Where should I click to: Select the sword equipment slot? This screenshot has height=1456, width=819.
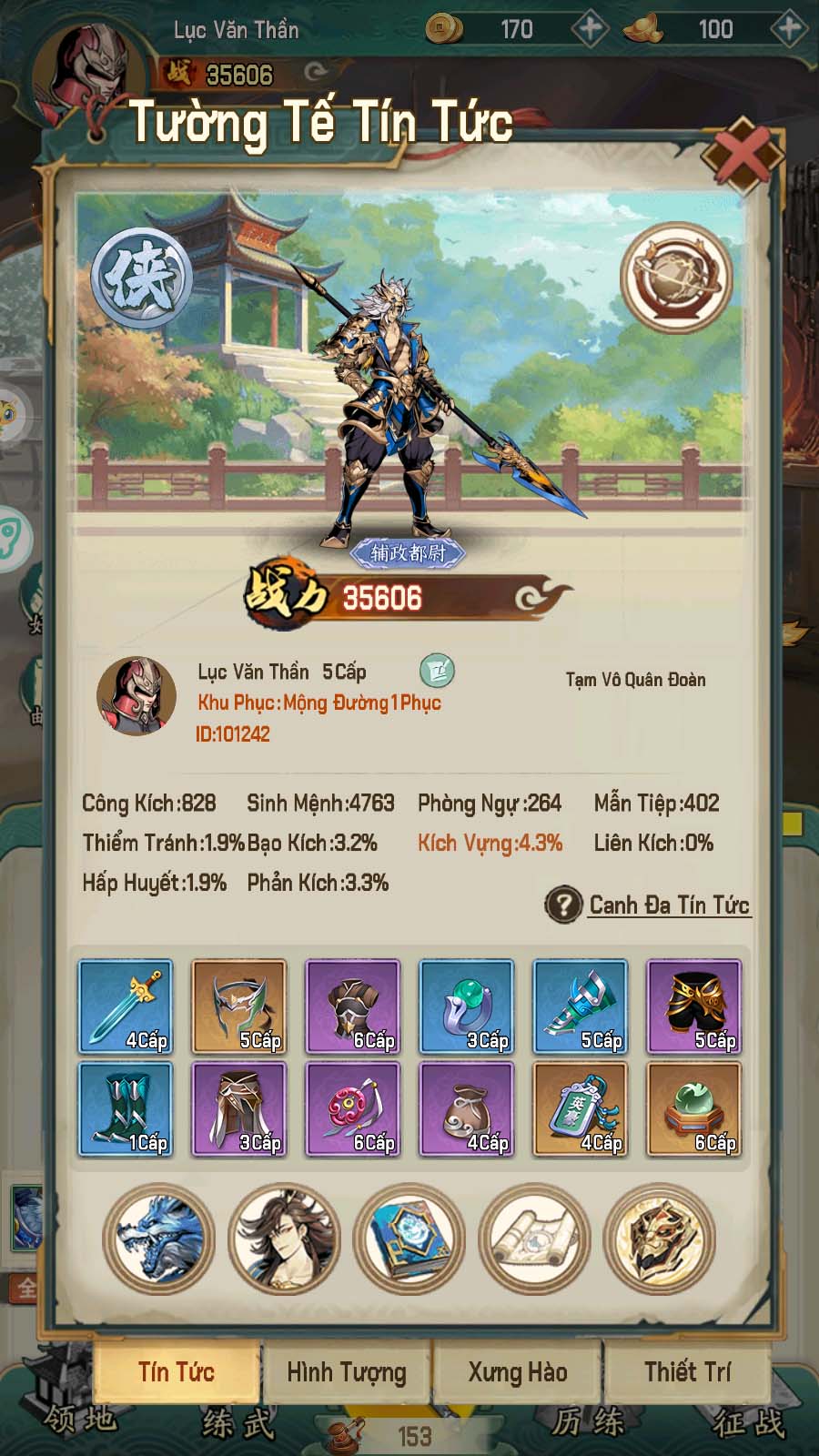(126, 1006)
